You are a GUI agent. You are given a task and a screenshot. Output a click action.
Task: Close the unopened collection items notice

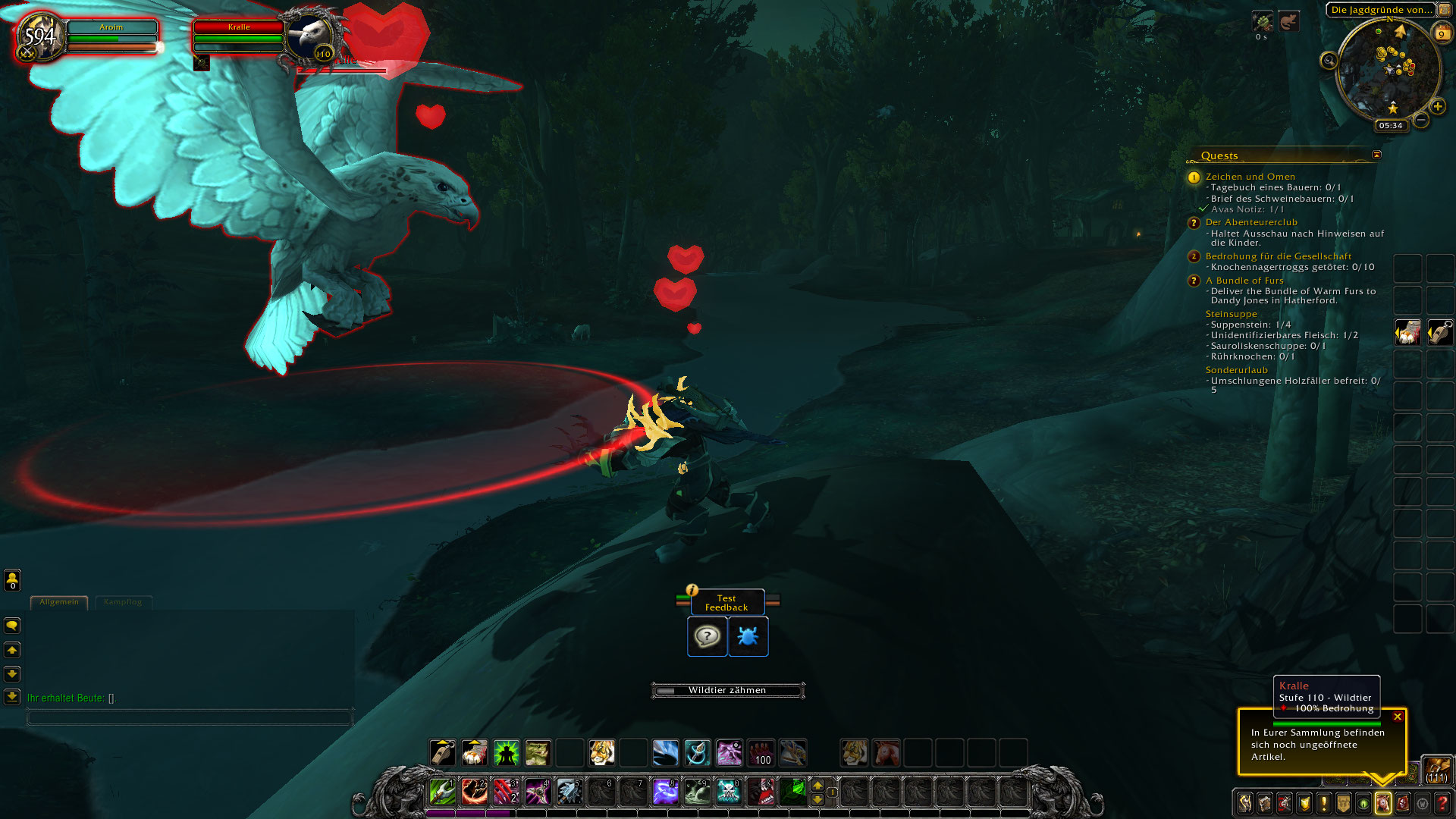1398,717
